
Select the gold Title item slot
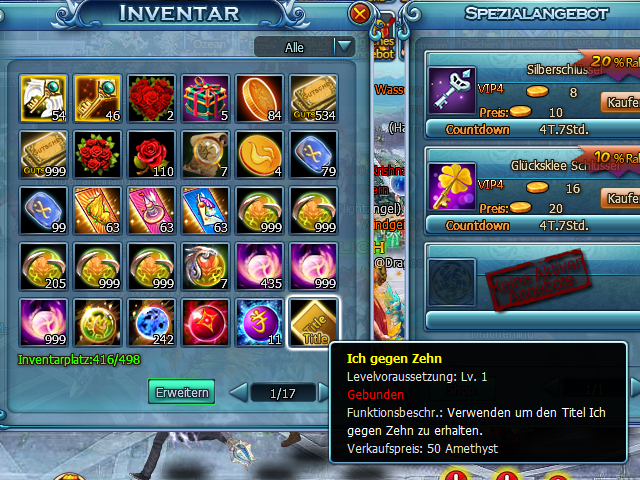pos(313,322)
